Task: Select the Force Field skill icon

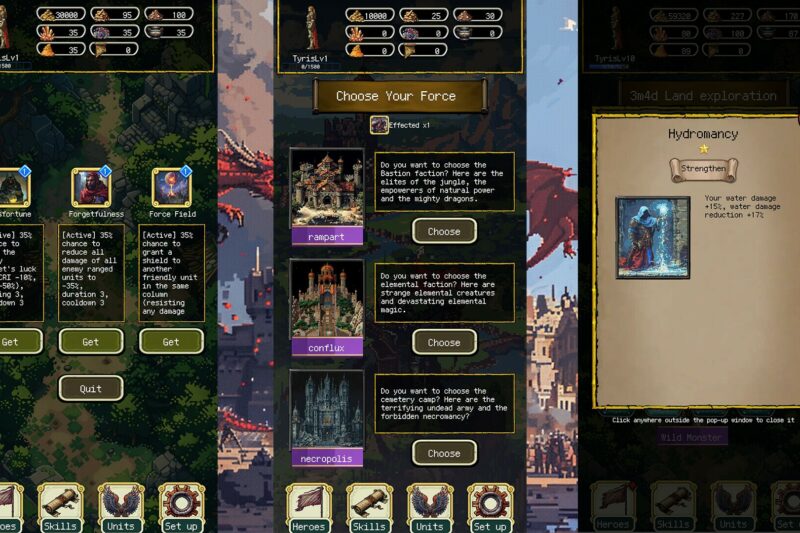Action: 171,187
